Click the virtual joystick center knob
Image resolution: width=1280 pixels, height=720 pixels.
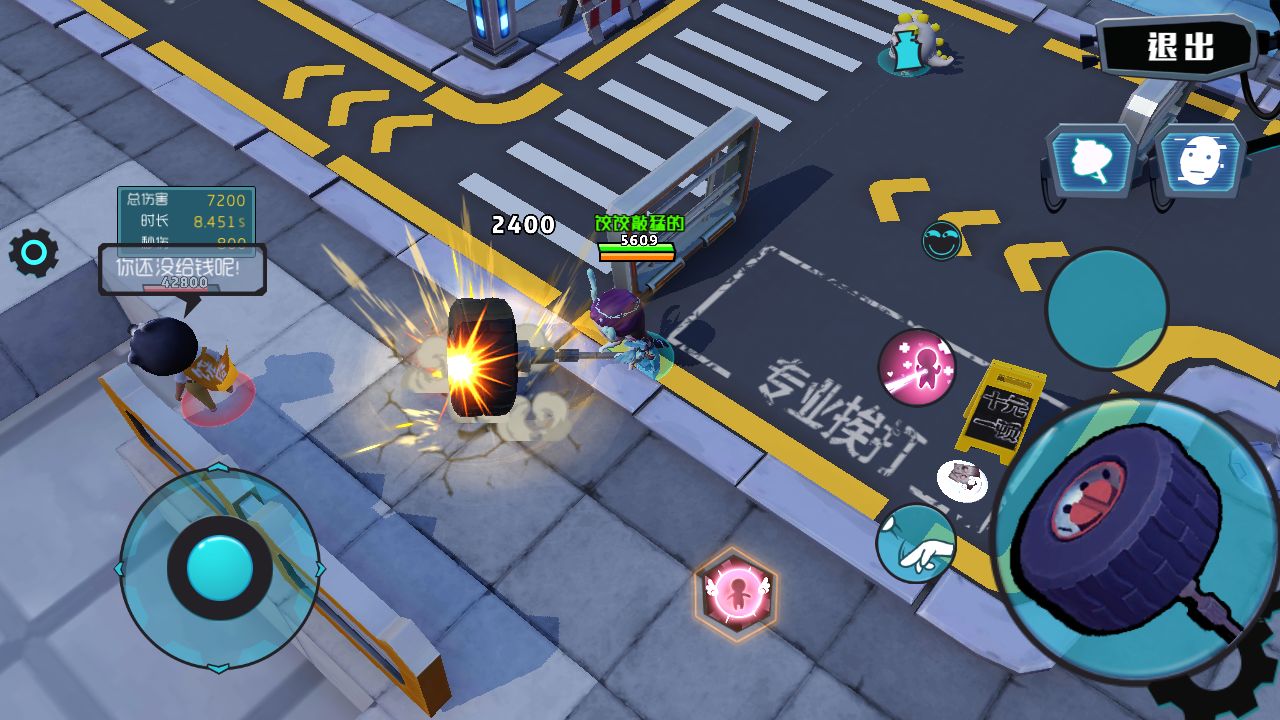pyautogui.click(x=219, y=567)
